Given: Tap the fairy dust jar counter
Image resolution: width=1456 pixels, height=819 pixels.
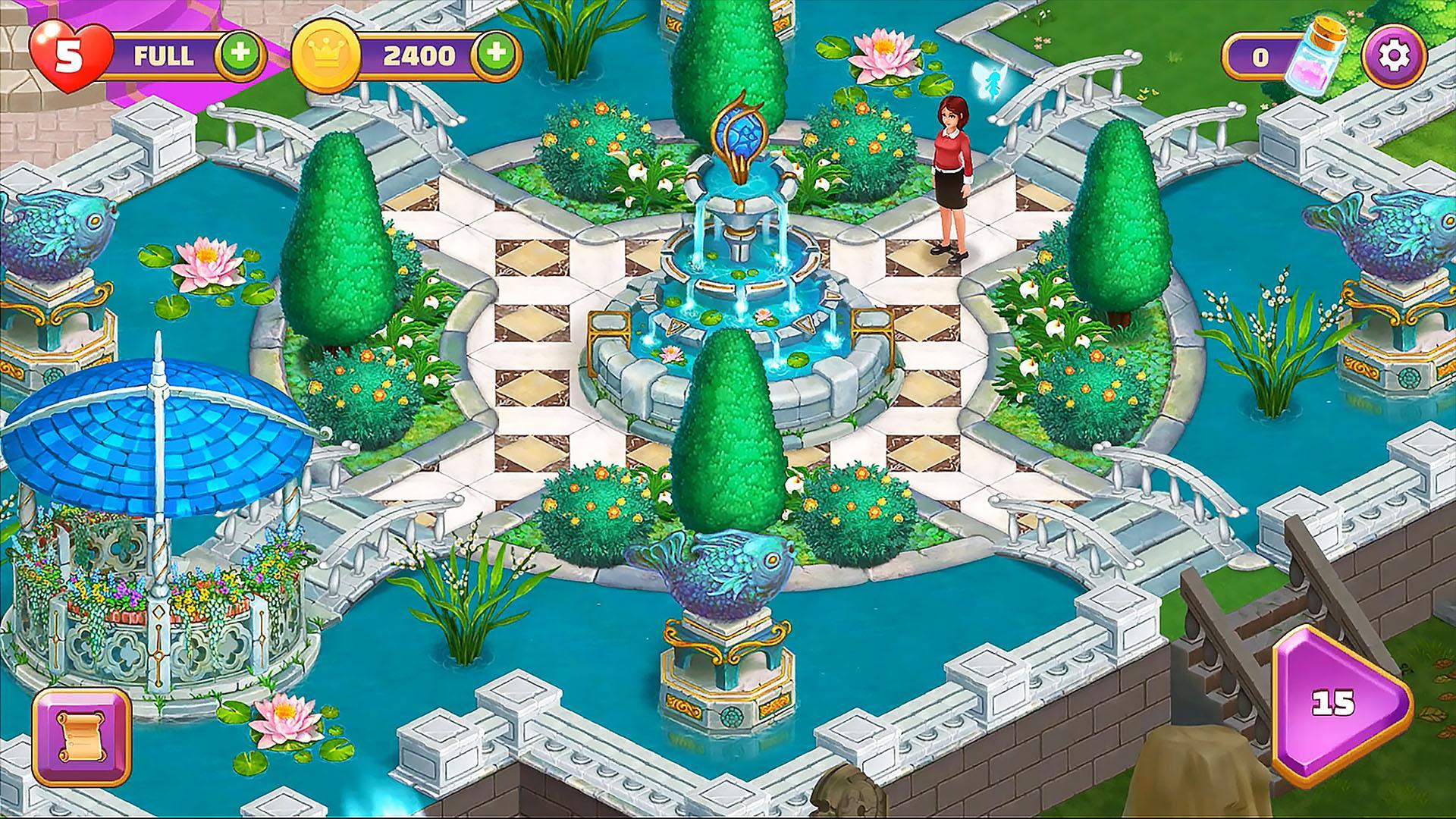Looking at the screenshot, I should [x=1282, y=57].
